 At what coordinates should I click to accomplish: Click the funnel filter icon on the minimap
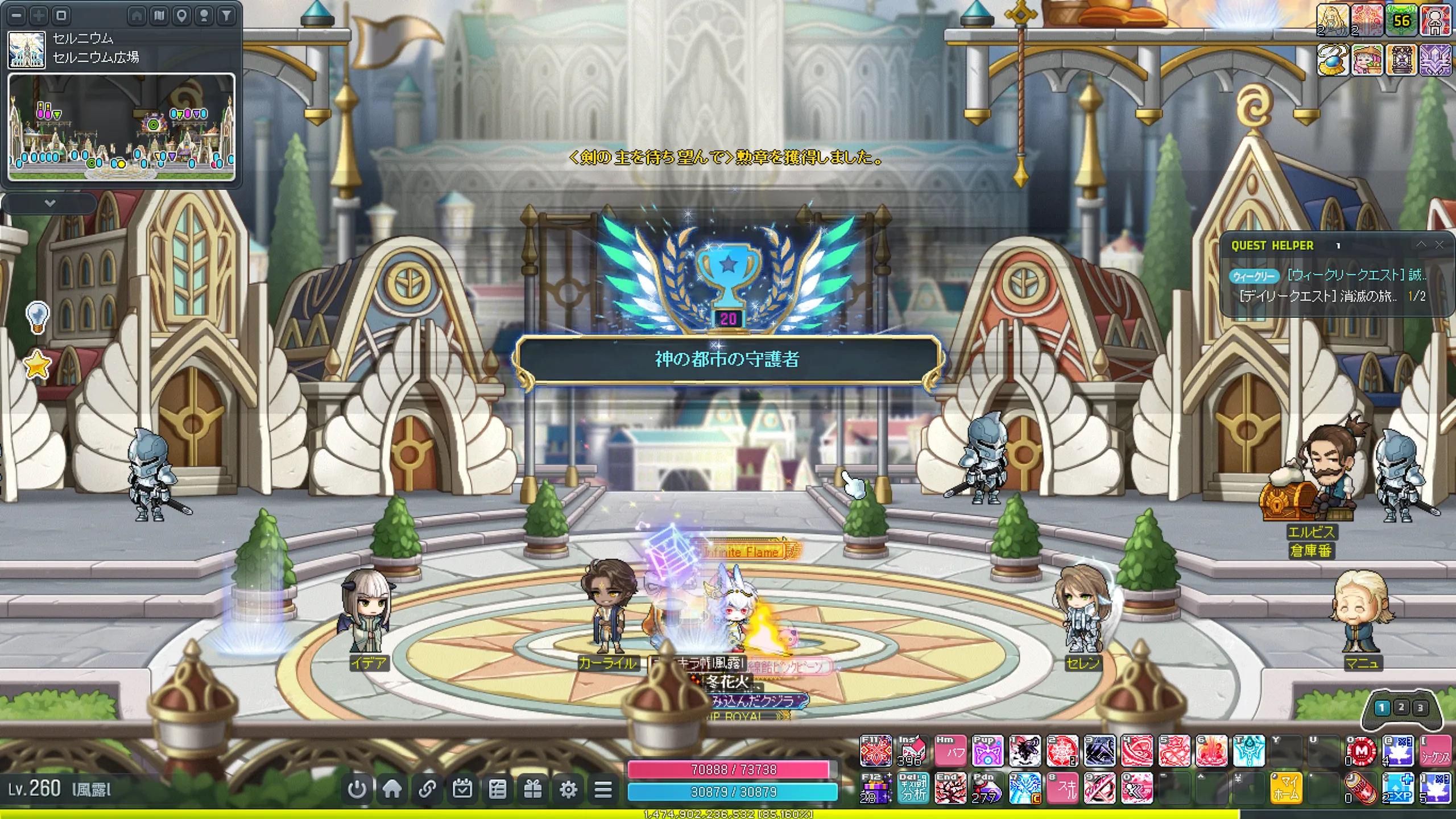coord(226,15)
